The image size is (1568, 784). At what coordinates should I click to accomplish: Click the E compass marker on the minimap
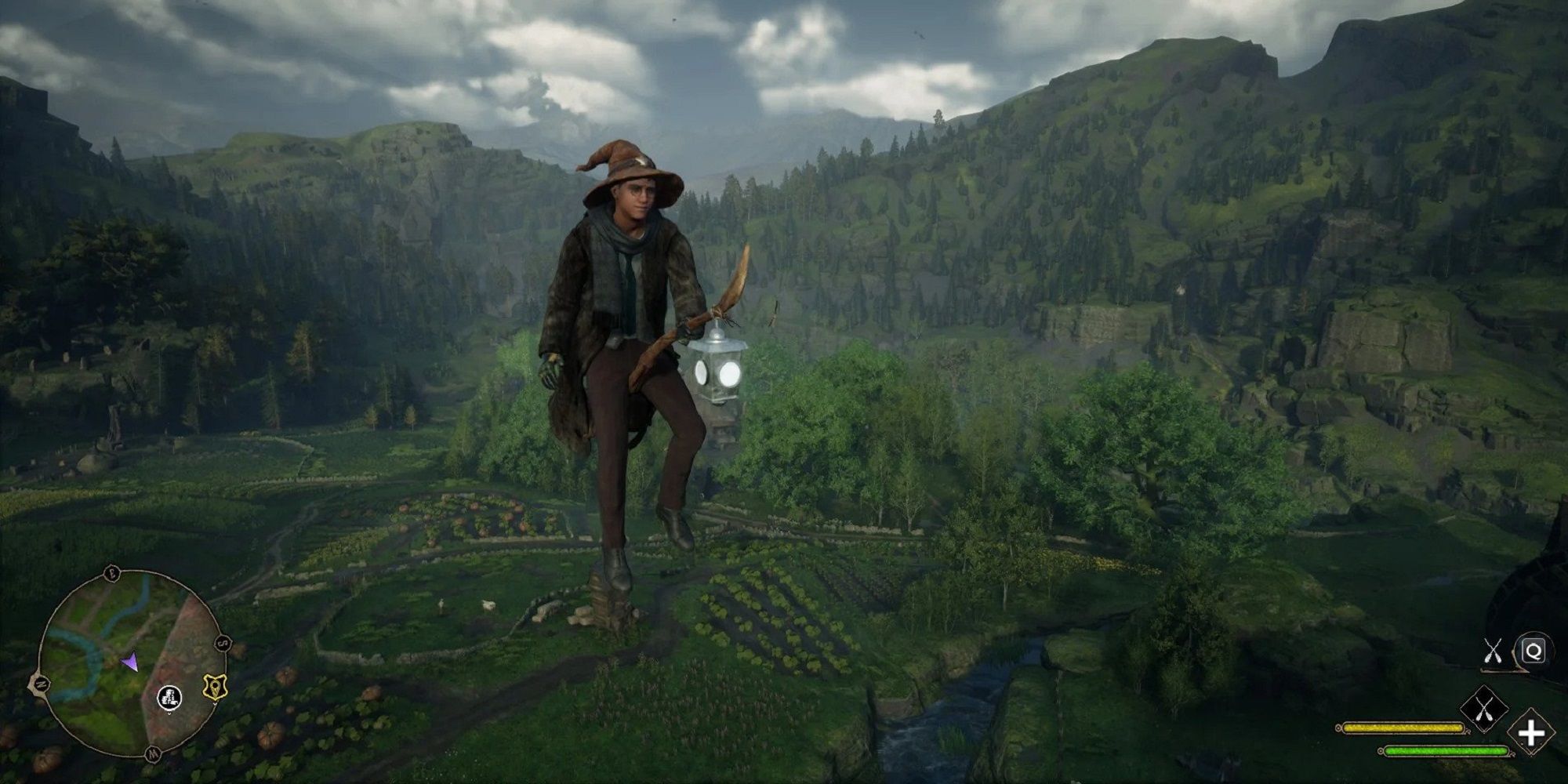pyautogui.click(x=111, y=572)
